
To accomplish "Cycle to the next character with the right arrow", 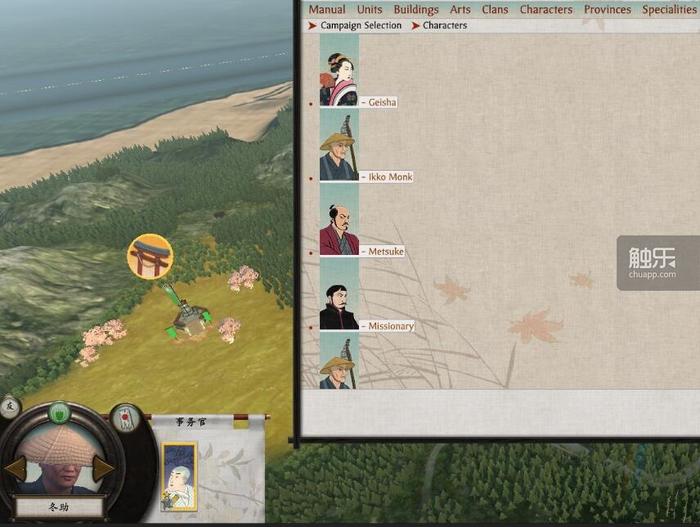I will [x=104, y=468].
